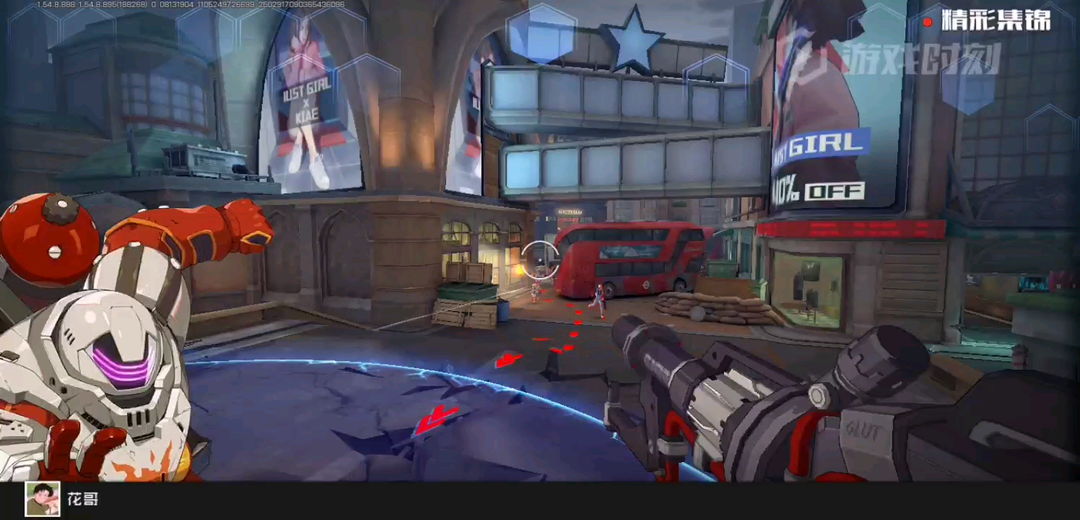Select the 精彩集锦 highlights label

[995, 20]
